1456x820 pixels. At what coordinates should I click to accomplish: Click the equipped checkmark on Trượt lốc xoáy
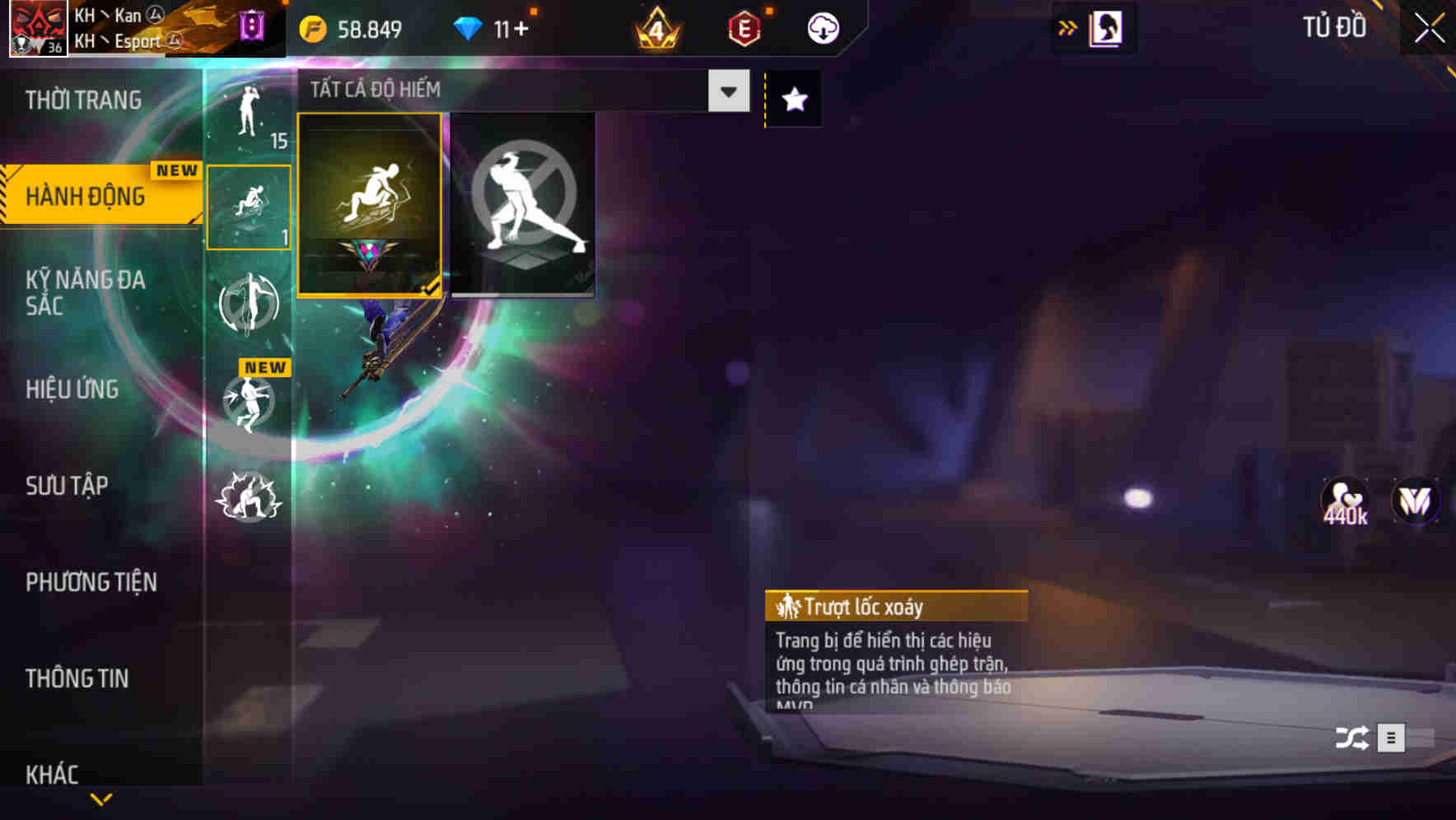(x=432, y=288)
